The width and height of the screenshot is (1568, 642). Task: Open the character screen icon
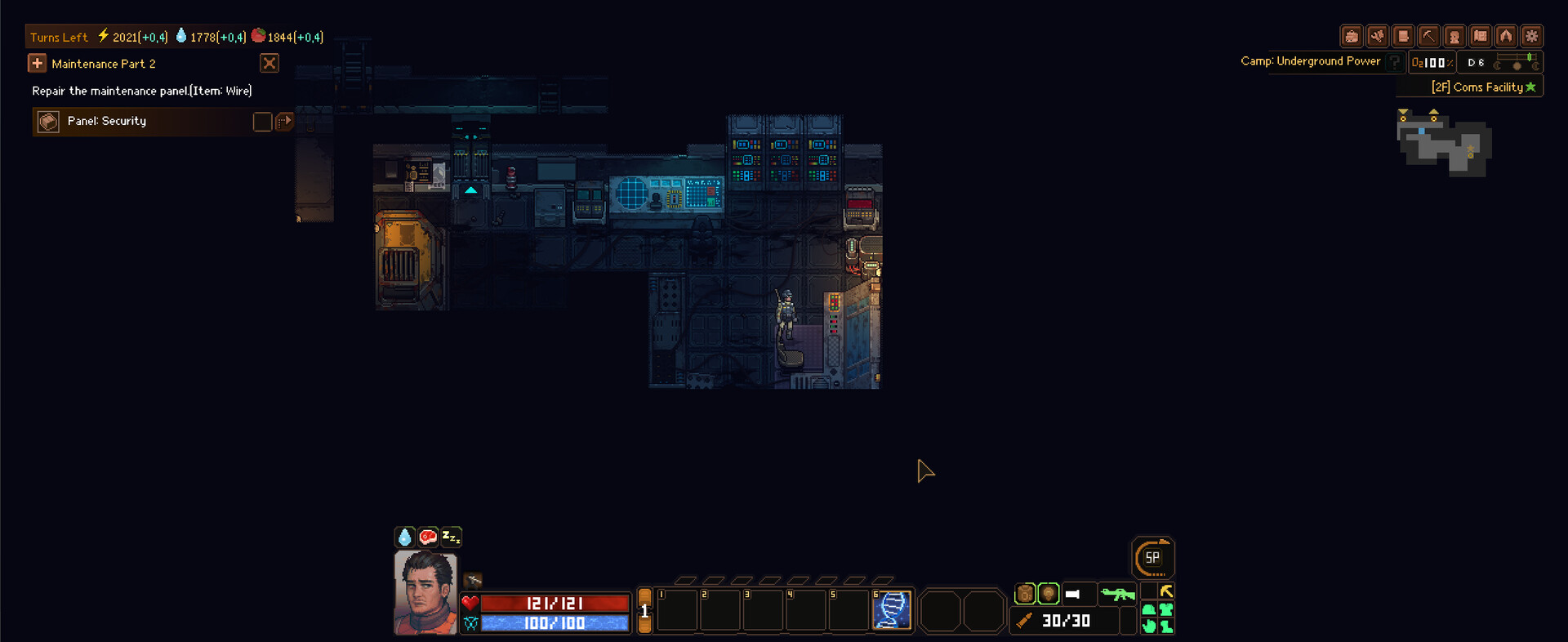[1455, 36]
